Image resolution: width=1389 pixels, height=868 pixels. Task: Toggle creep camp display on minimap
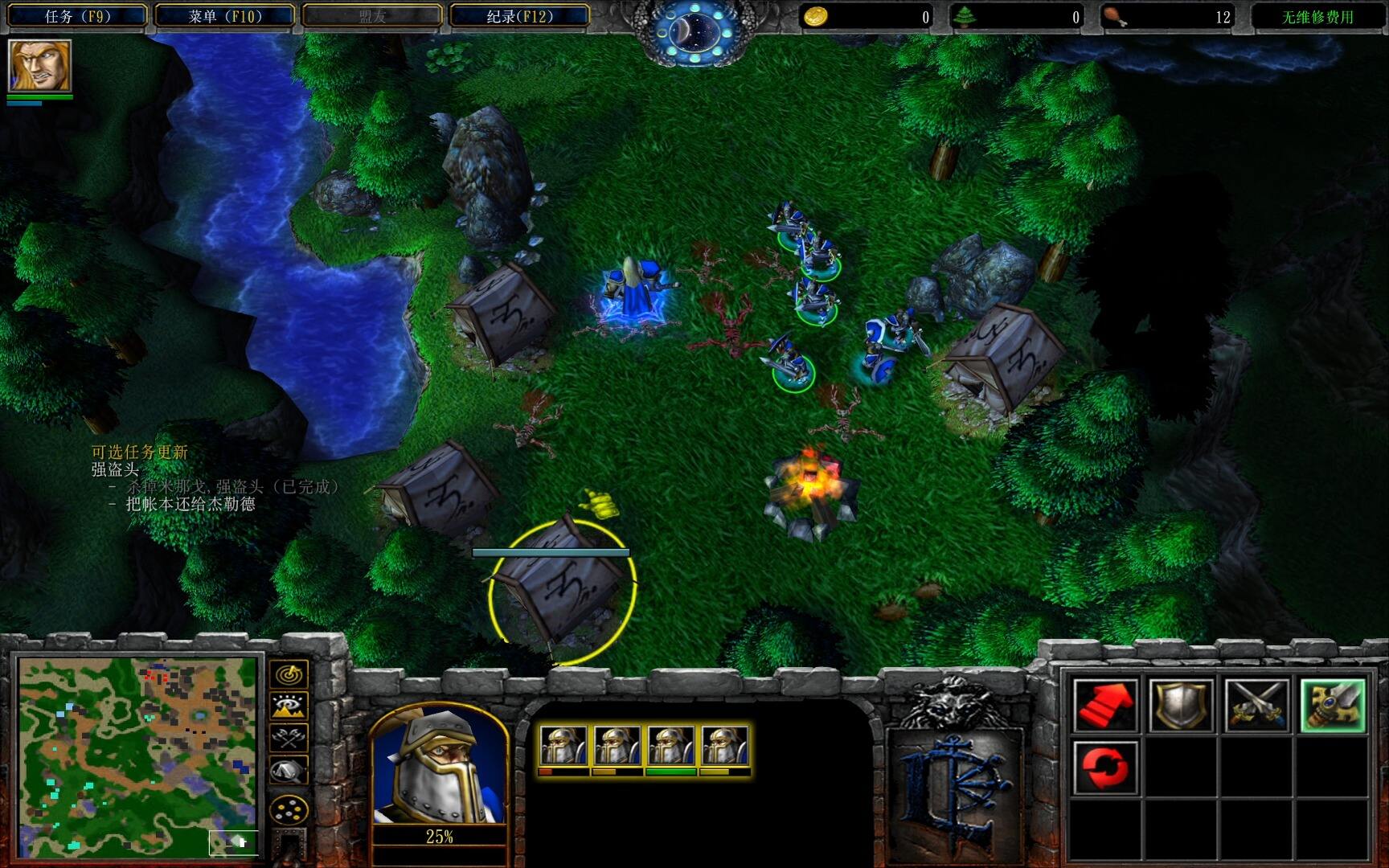click(289, 770)
